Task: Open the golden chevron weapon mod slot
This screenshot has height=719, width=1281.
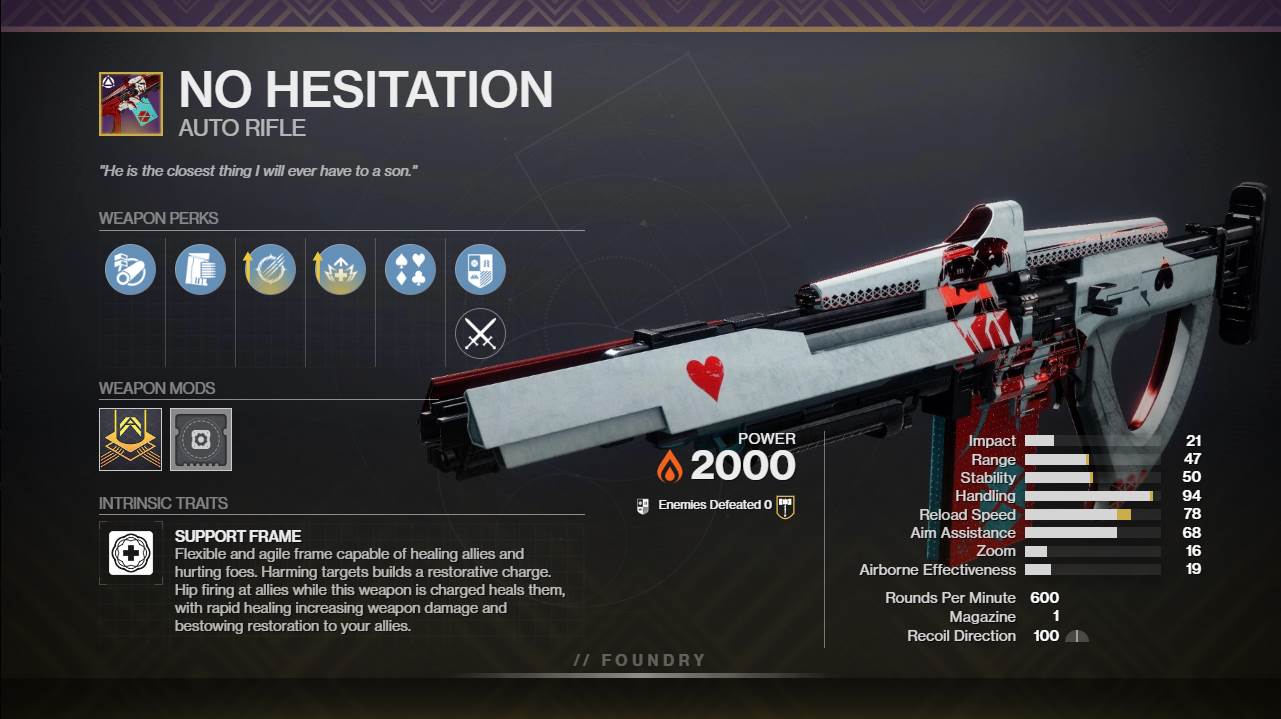Action: pos(130,438)
